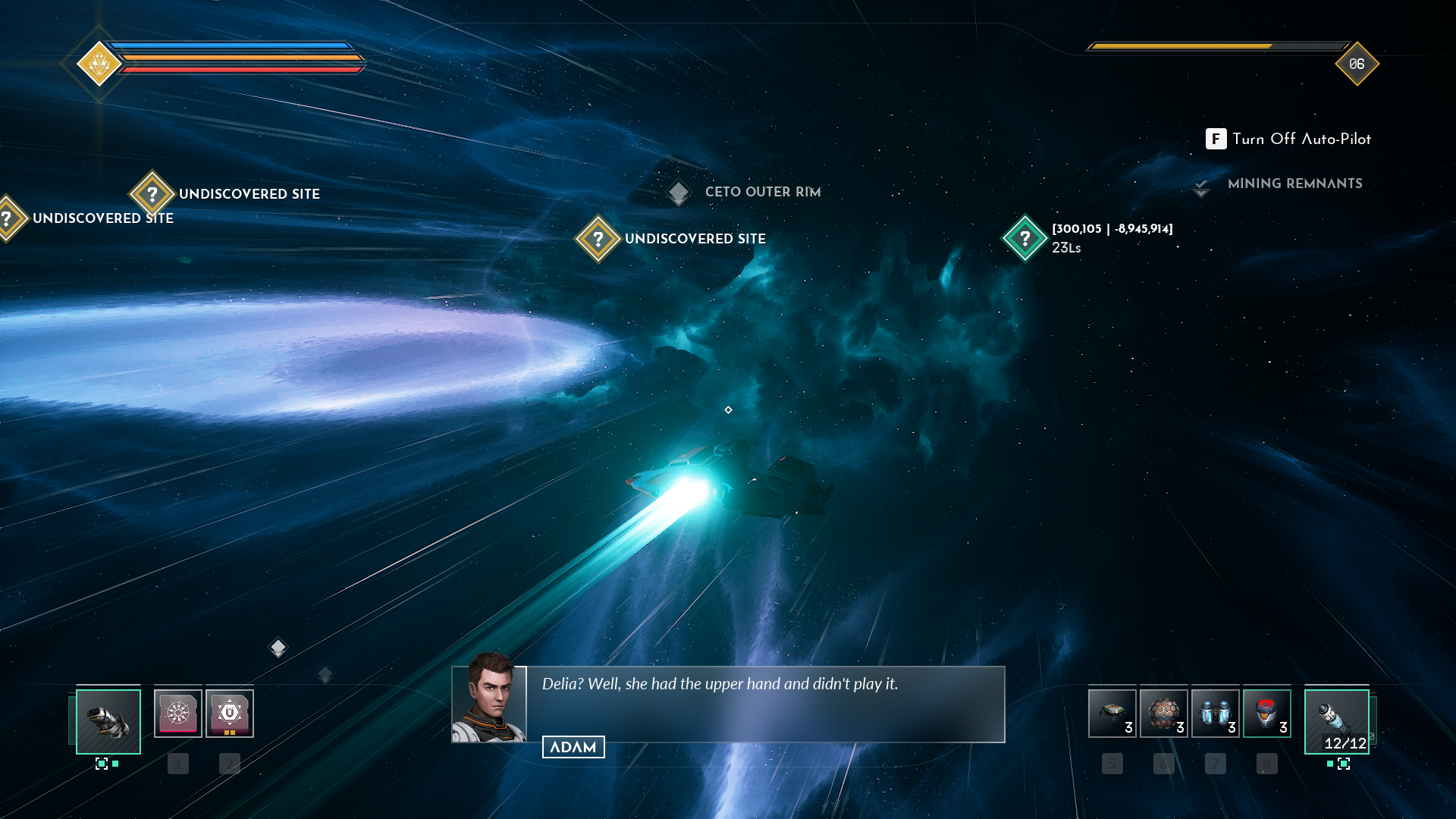Select the cluster mine sphere consumable
Viewport: 1456px width, 819px height.
click(x=1163, y=714)
